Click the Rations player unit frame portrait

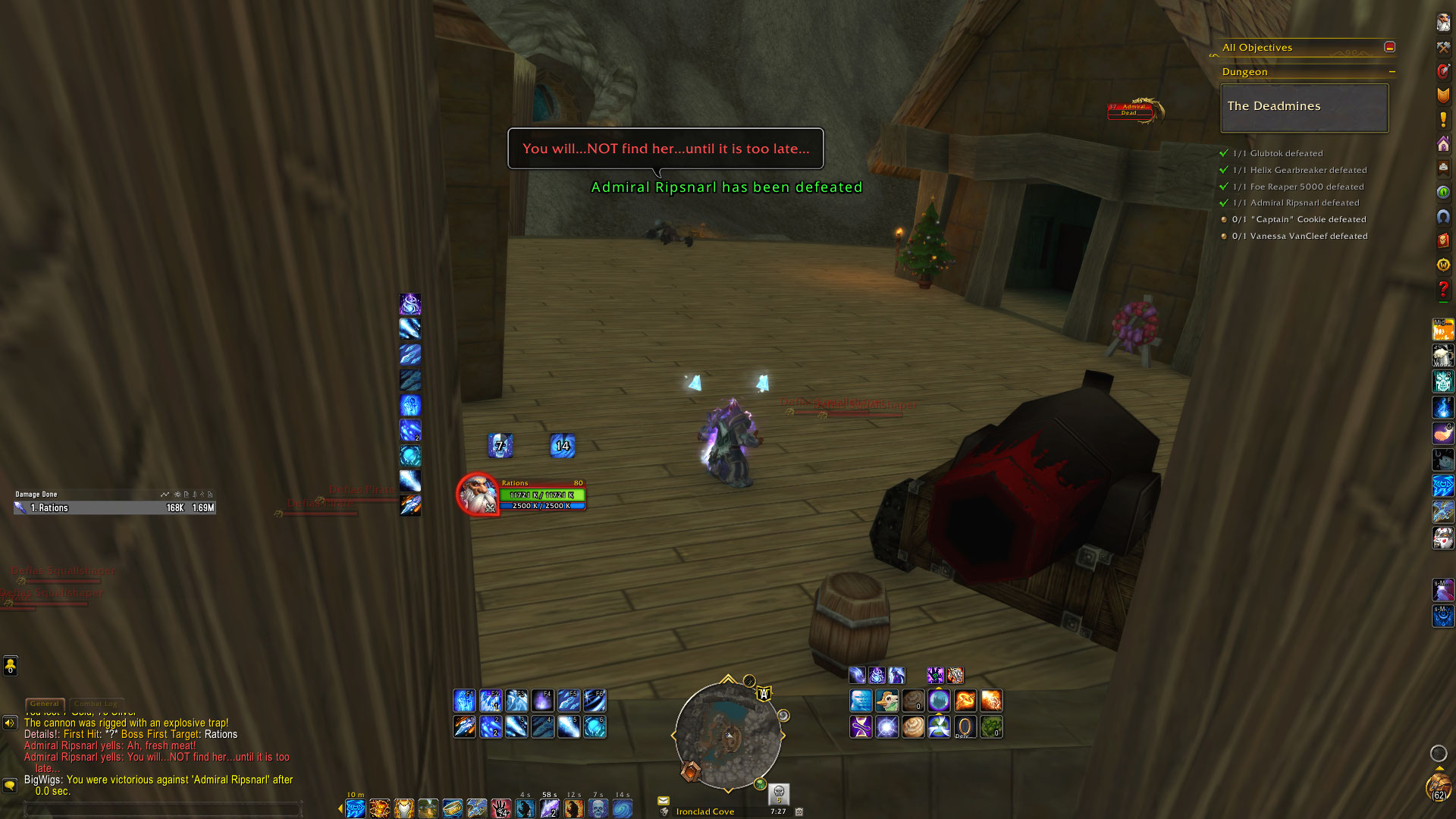coord(478,494)
